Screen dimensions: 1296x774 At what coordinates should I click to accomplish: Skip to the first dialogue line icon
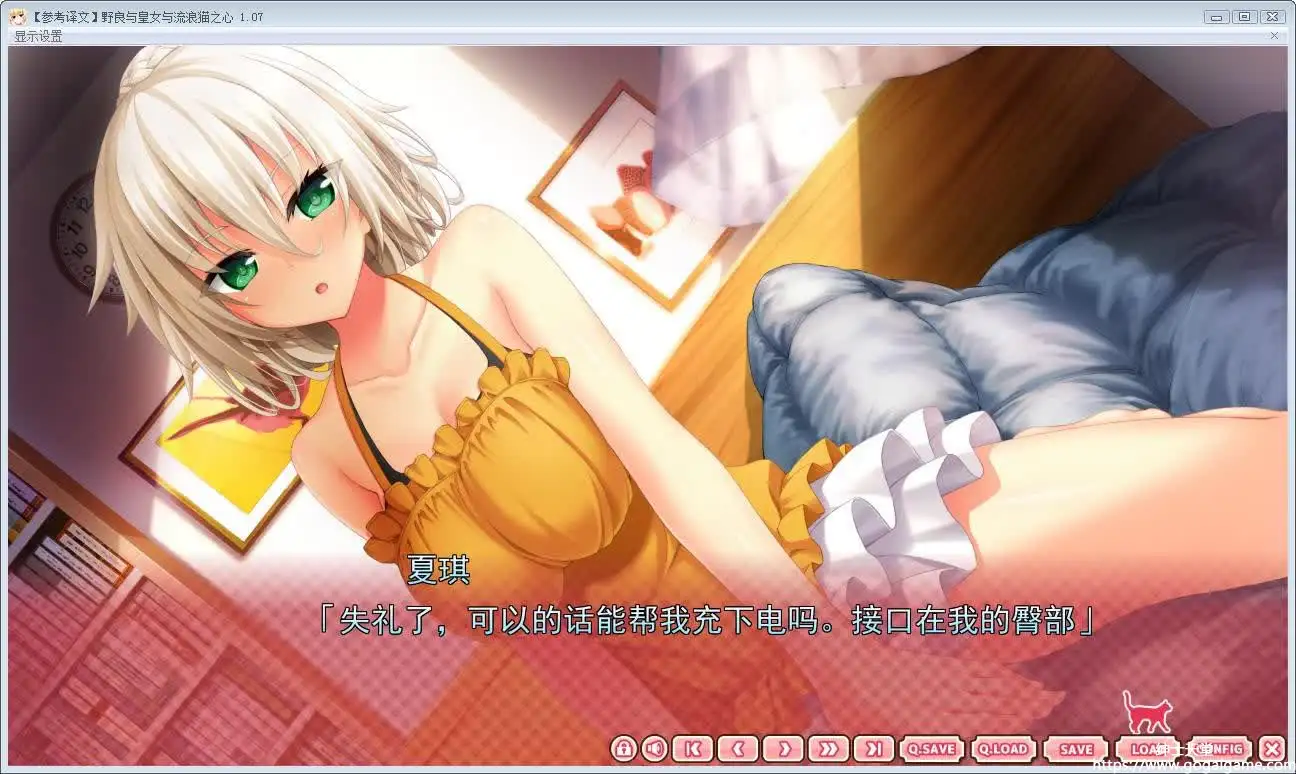coord(692,748)
